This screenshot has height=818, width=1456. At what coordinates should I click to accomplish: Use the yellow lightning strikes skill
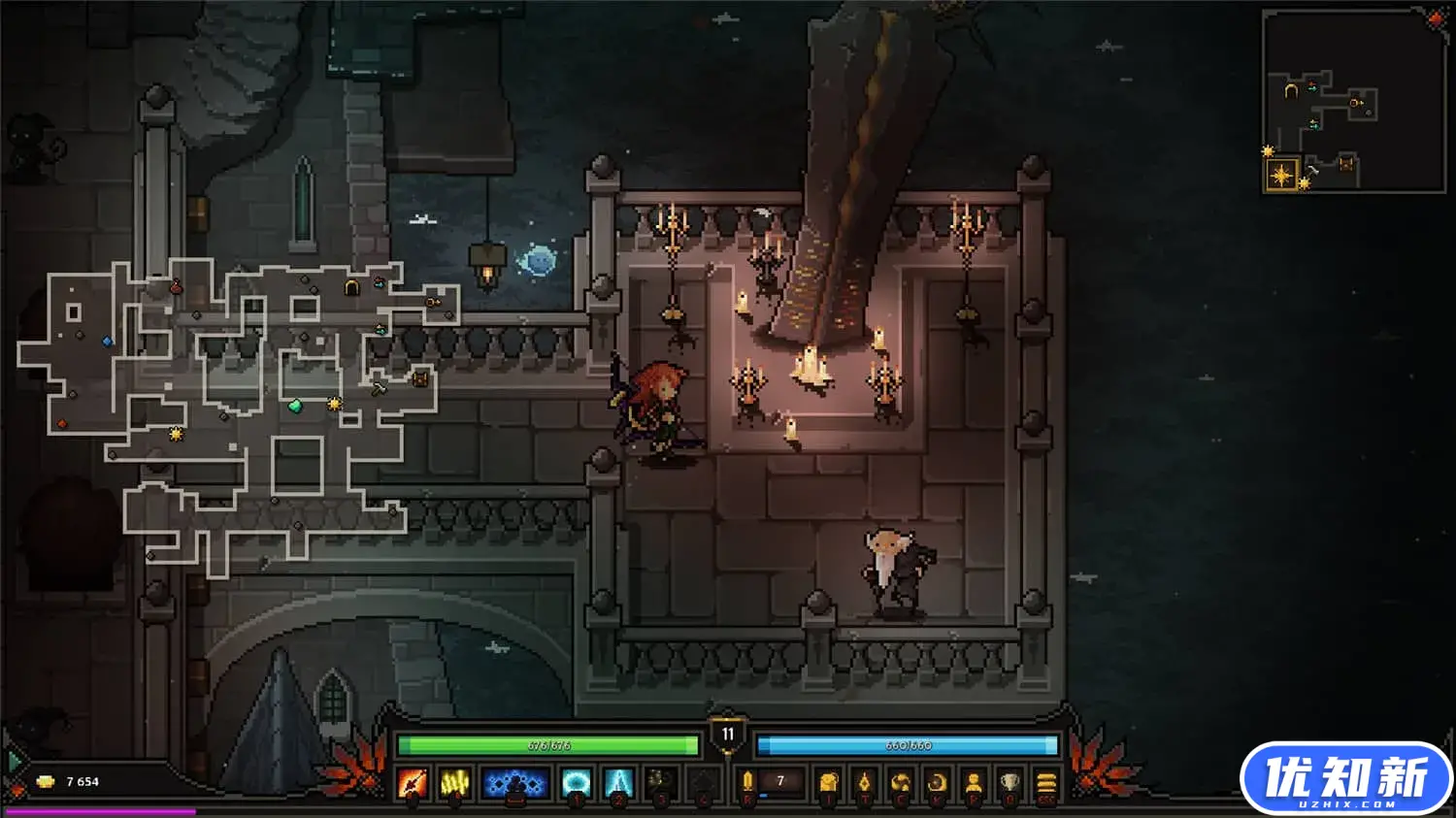[x=454, y=782]
